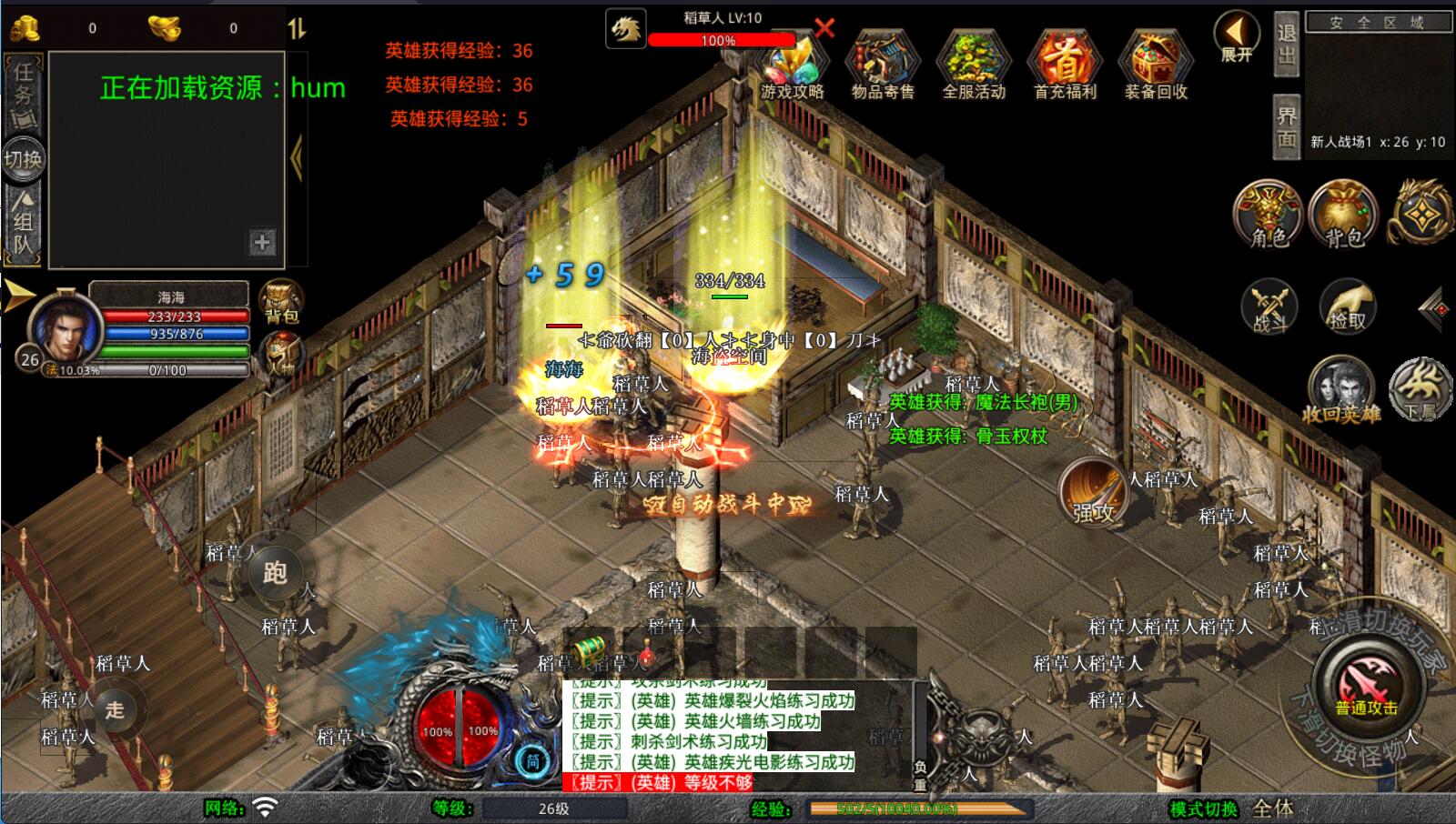The height and width of the screenshot is (824, 1456).
Task: Click the 展开 expand arrow button
Action: 1236,36
